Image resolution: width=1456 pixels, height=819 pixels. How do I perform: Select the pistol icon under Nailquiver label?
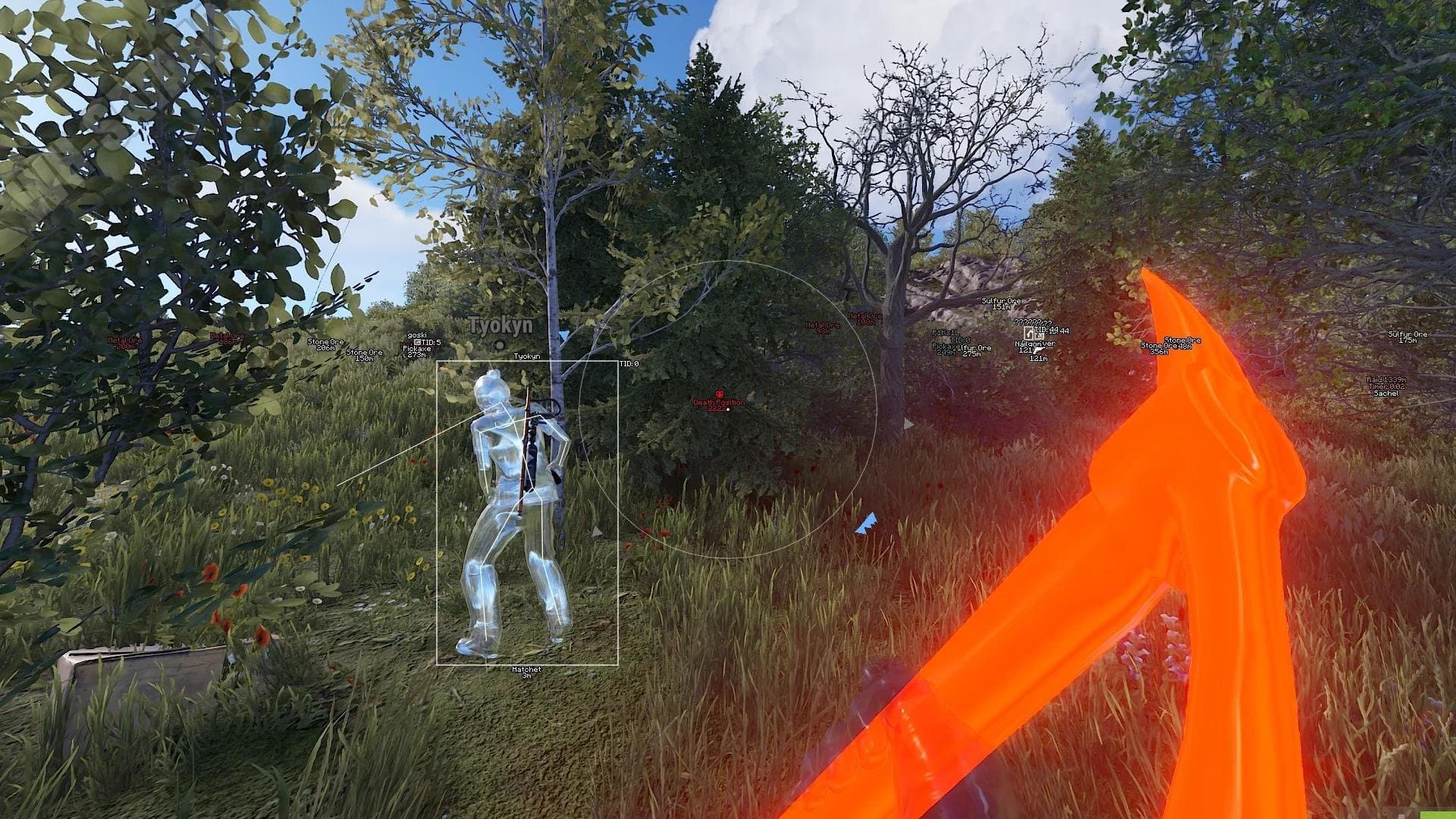[1037, 350]
